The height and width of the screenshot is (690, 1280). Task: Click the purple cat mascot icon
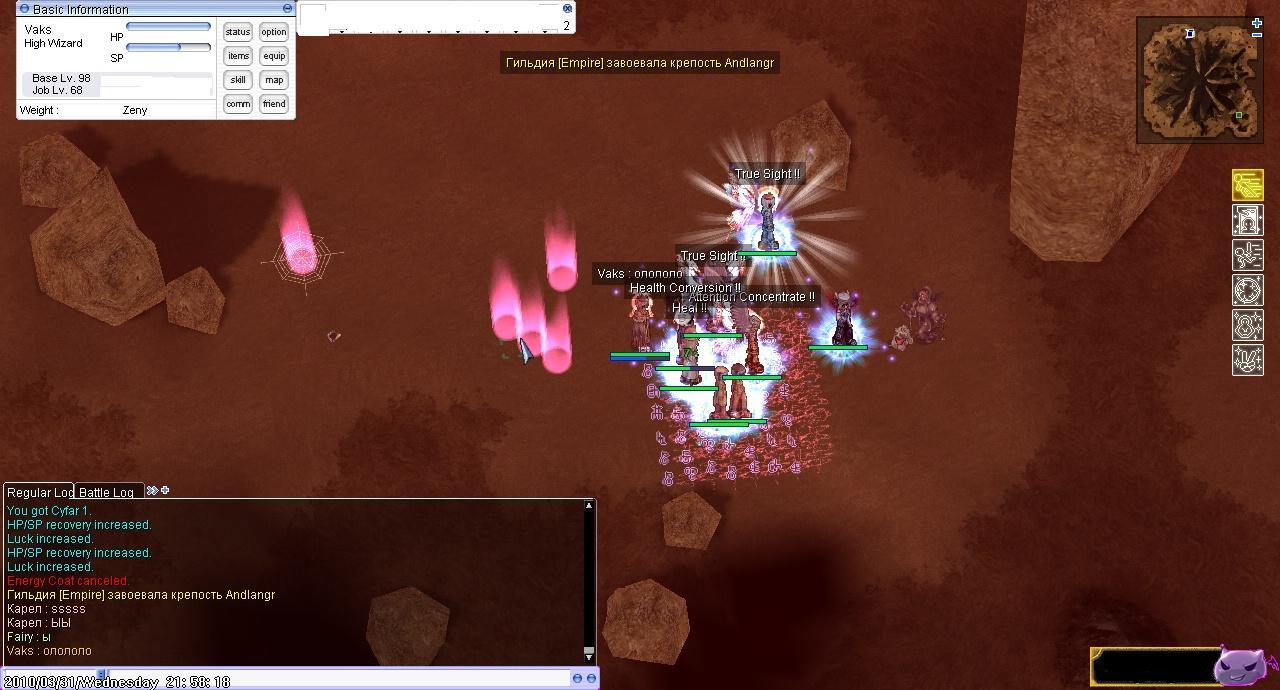[x=1240, y=666]
